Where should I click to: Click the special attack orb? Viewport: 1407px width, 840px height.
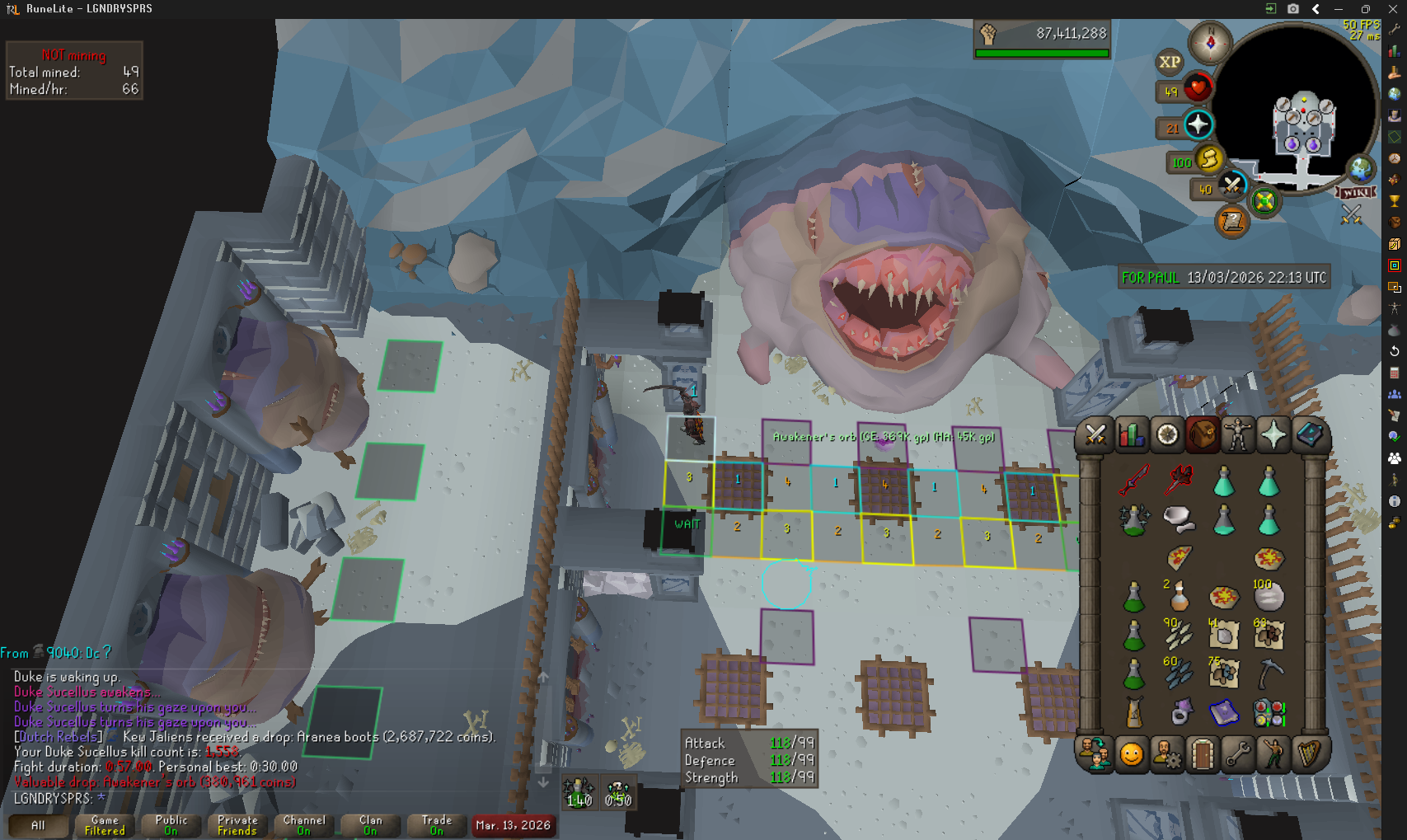point(1232,185)
